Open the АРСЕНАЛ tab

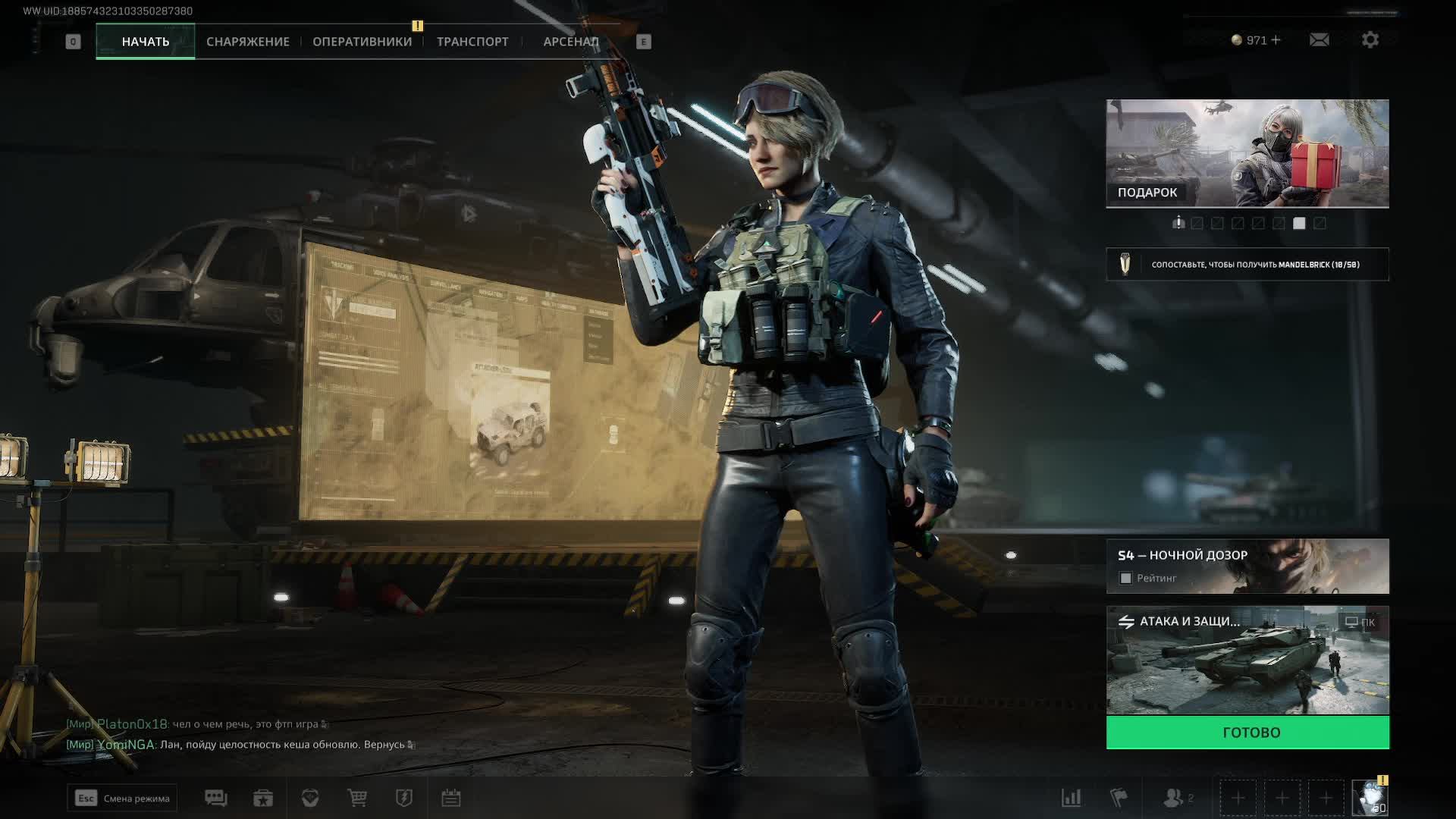pyautogui.click(x=571, y=42)
